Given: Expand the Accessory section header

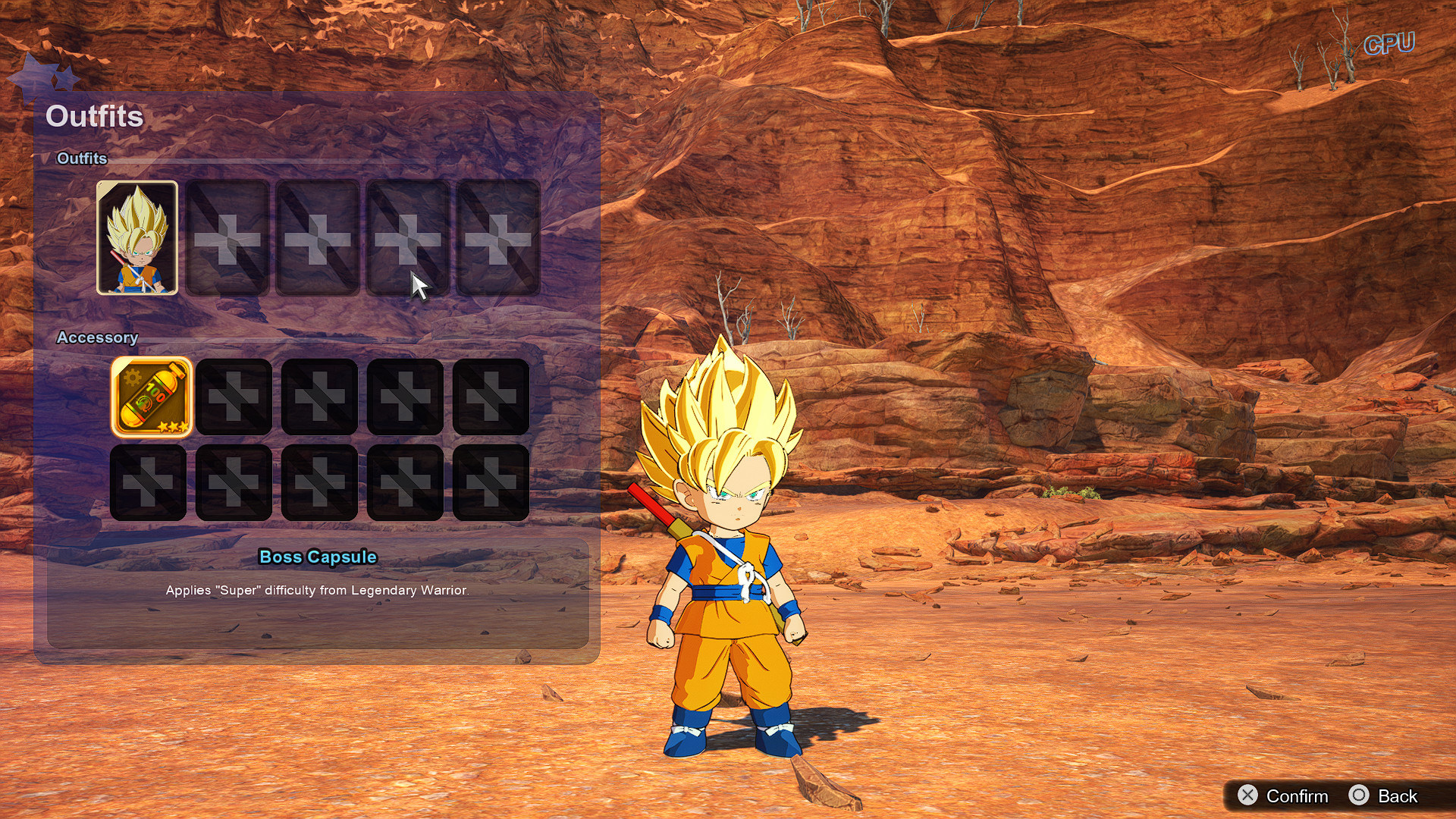Looking at the screenshot, I should [x=99, y=337].
